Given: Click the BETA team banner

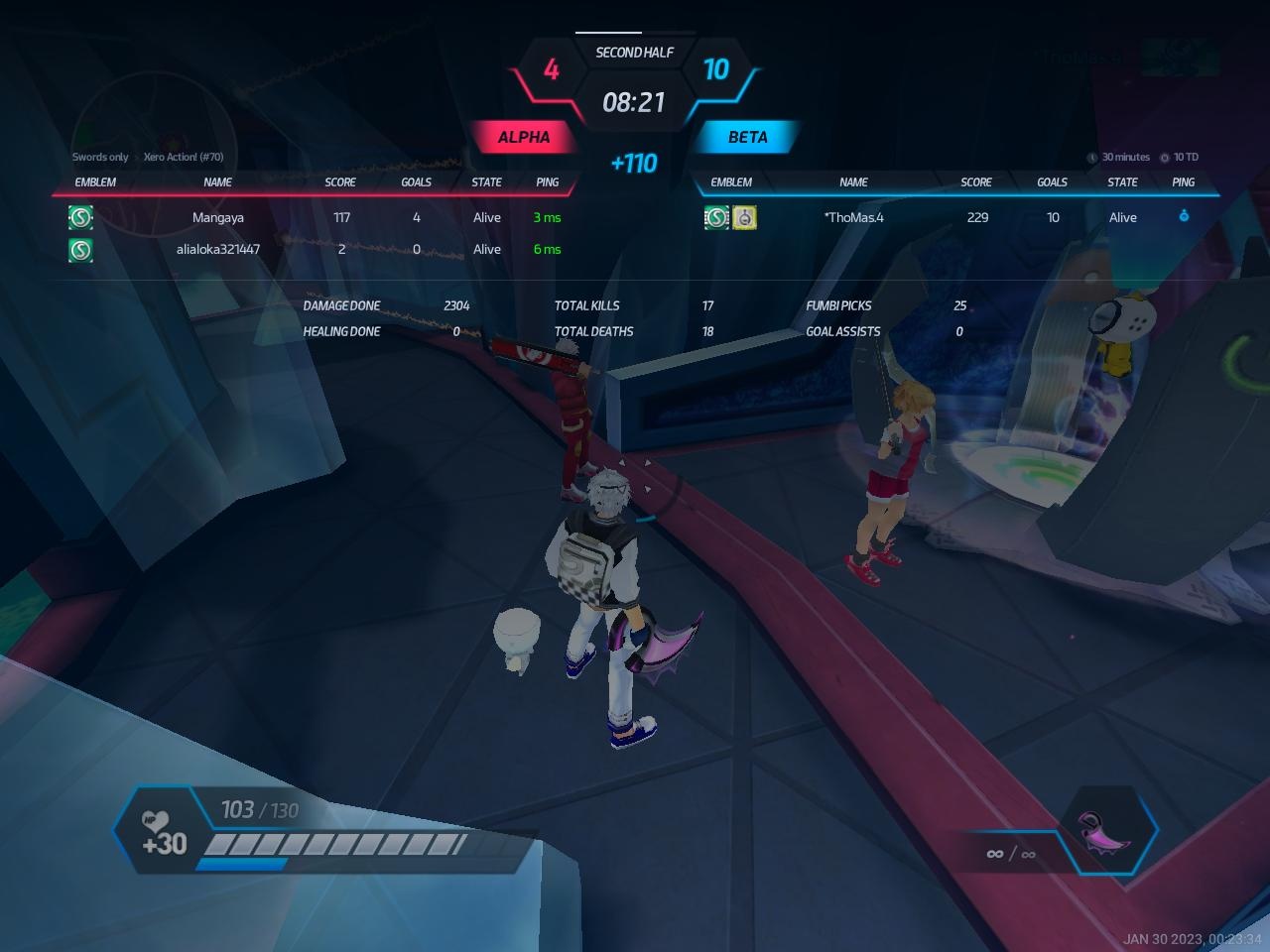Looking at the screenshot, I should tap(747, 137).
